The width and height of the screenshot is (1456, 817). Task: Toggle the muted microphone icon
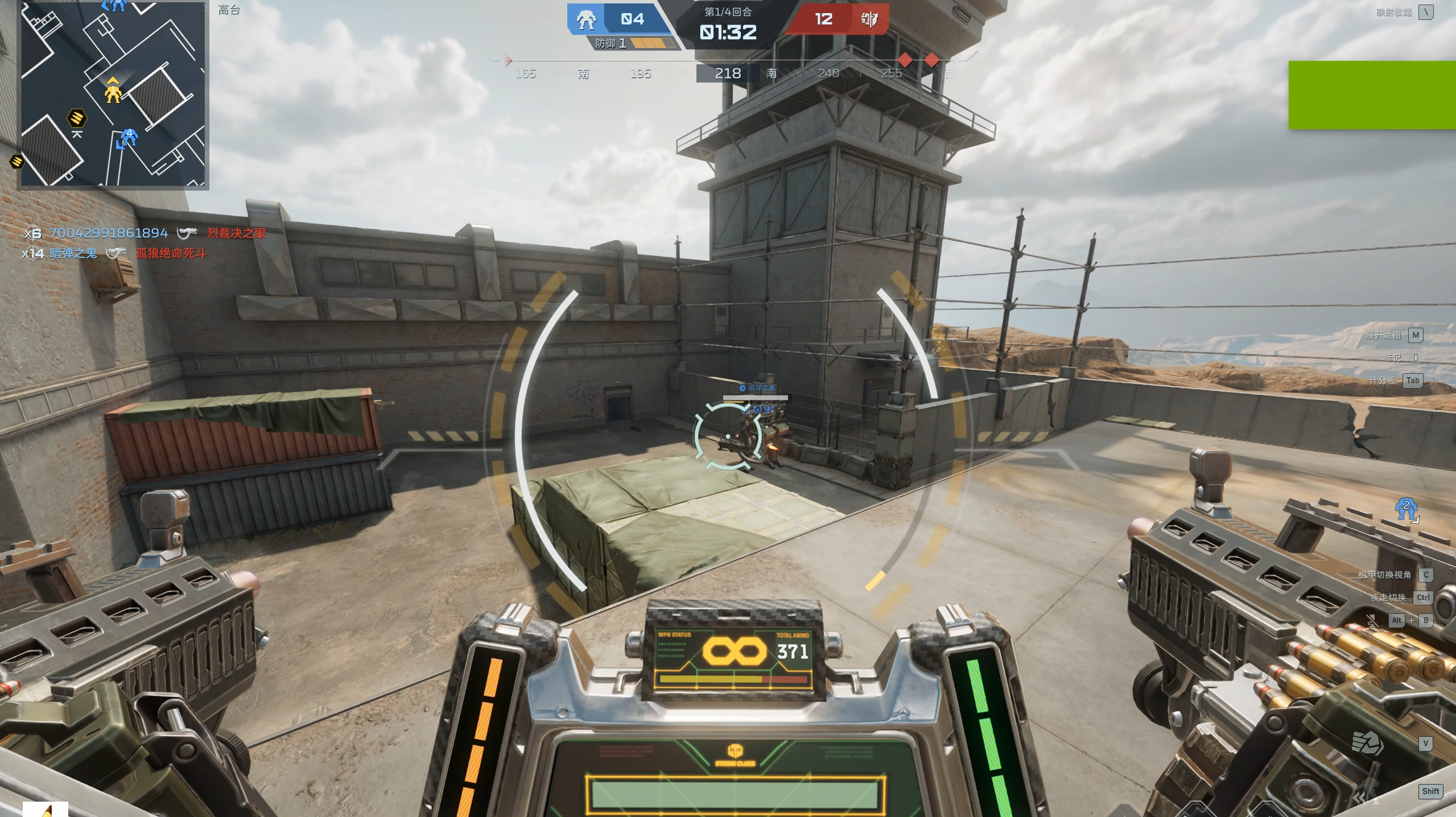[x=1372, y=621]
